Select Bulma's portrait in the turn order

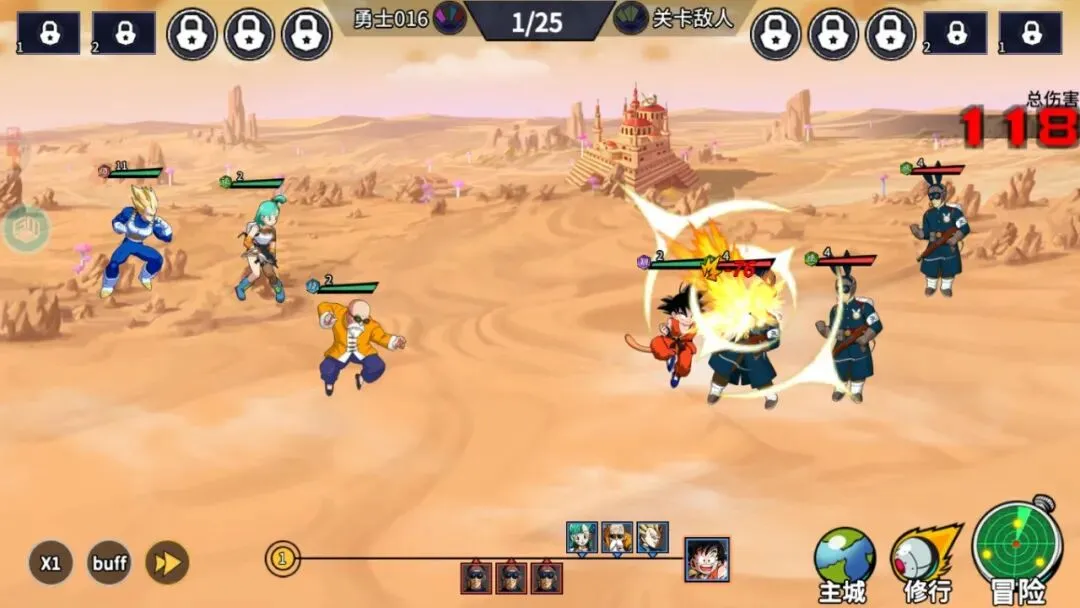click(x=582, y=538)
